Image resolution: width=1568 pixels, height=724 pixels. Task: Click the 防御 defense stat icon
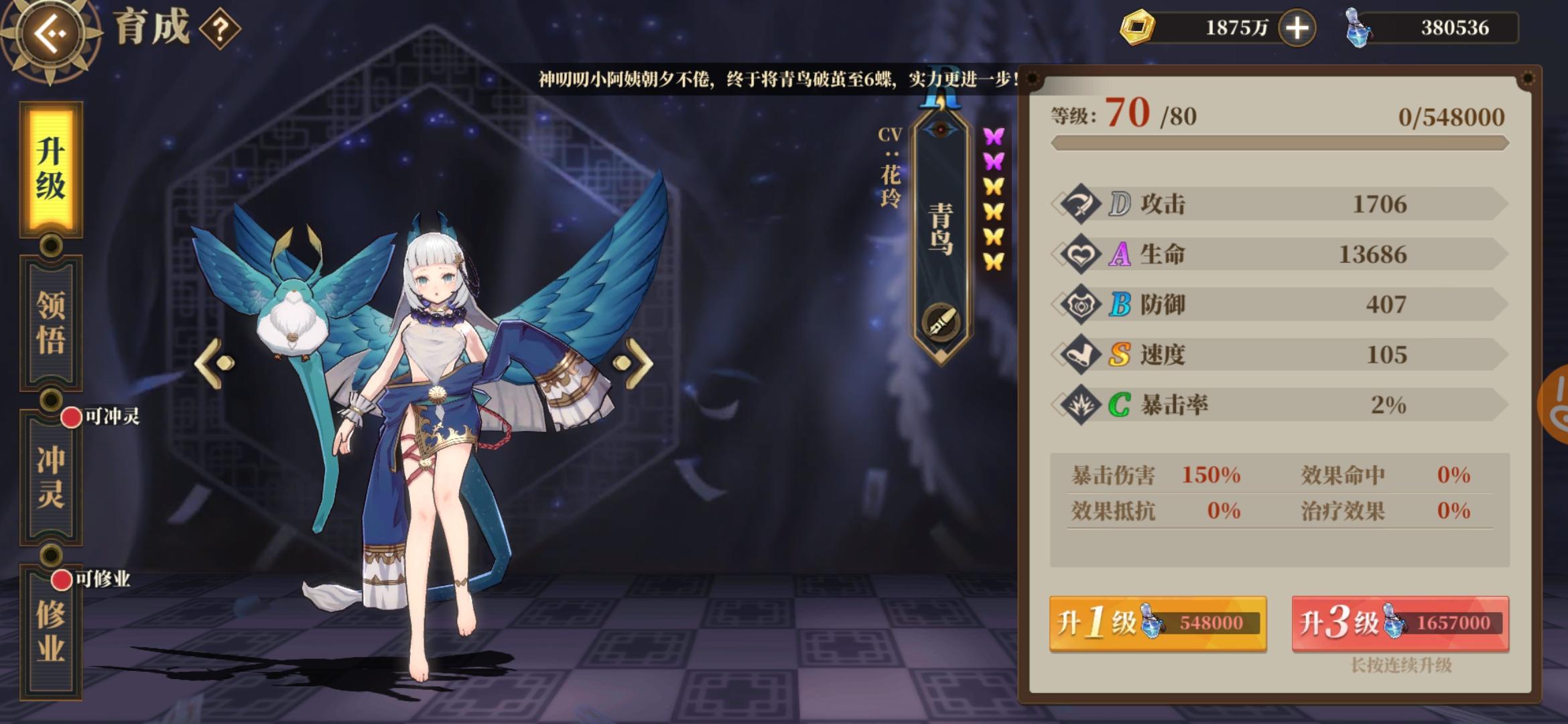coord(1081,304)
